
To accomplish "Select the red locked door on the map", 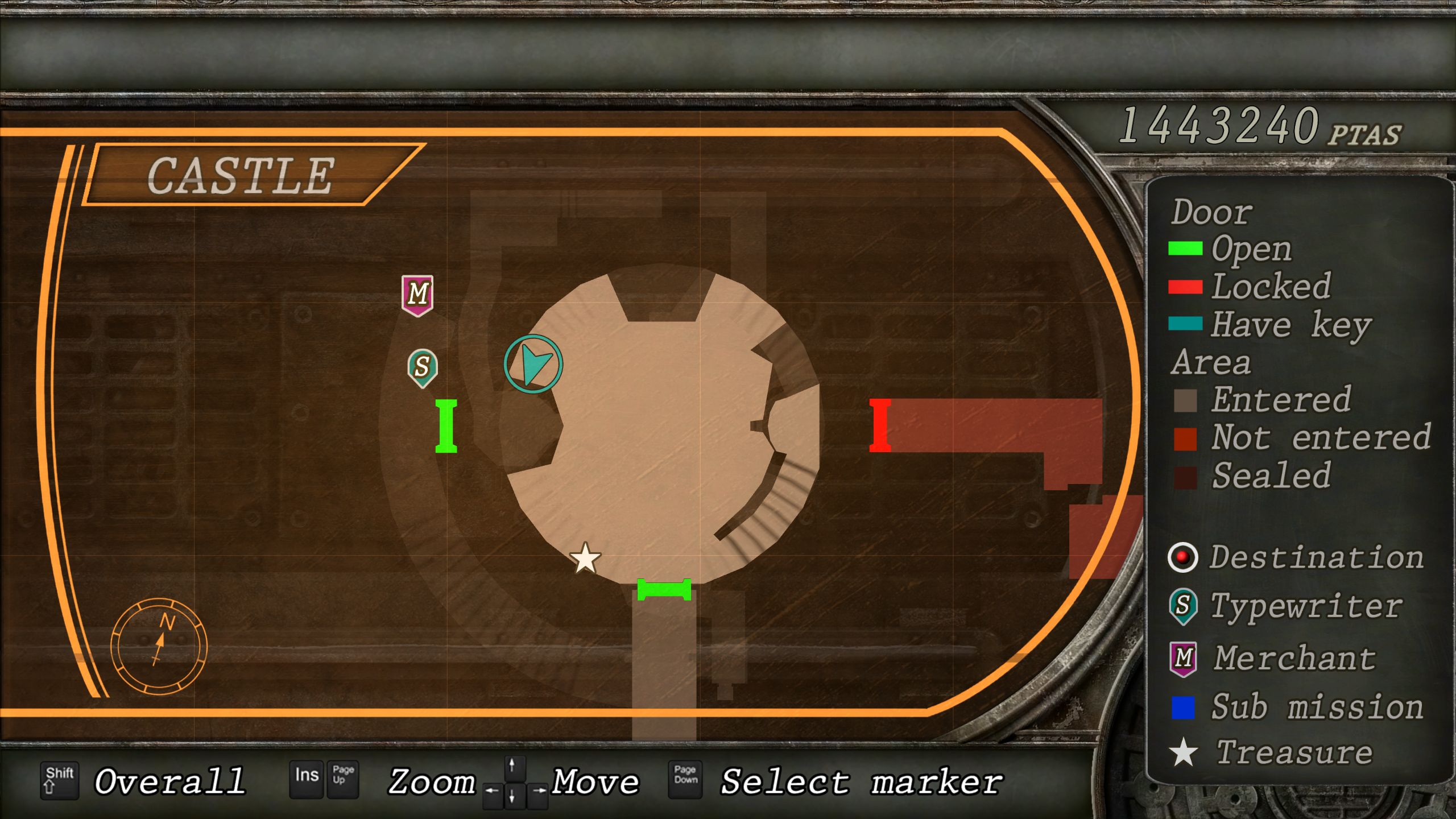I will tap(880, 425).
